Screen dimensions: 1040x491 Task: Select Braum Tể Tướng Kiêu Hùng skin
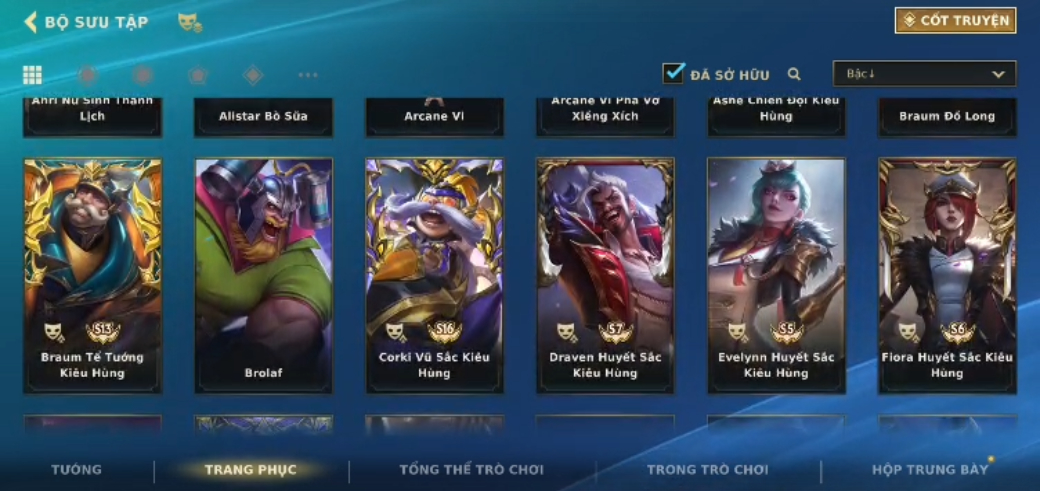(x=92, y=275)
